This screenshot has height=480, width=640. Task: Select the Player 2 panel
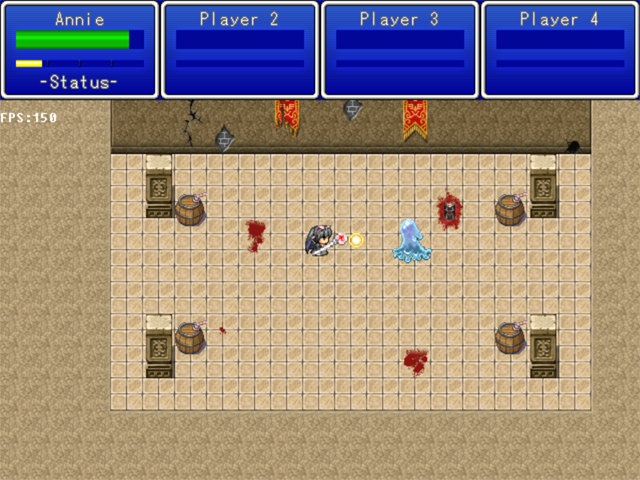[240, 50]
